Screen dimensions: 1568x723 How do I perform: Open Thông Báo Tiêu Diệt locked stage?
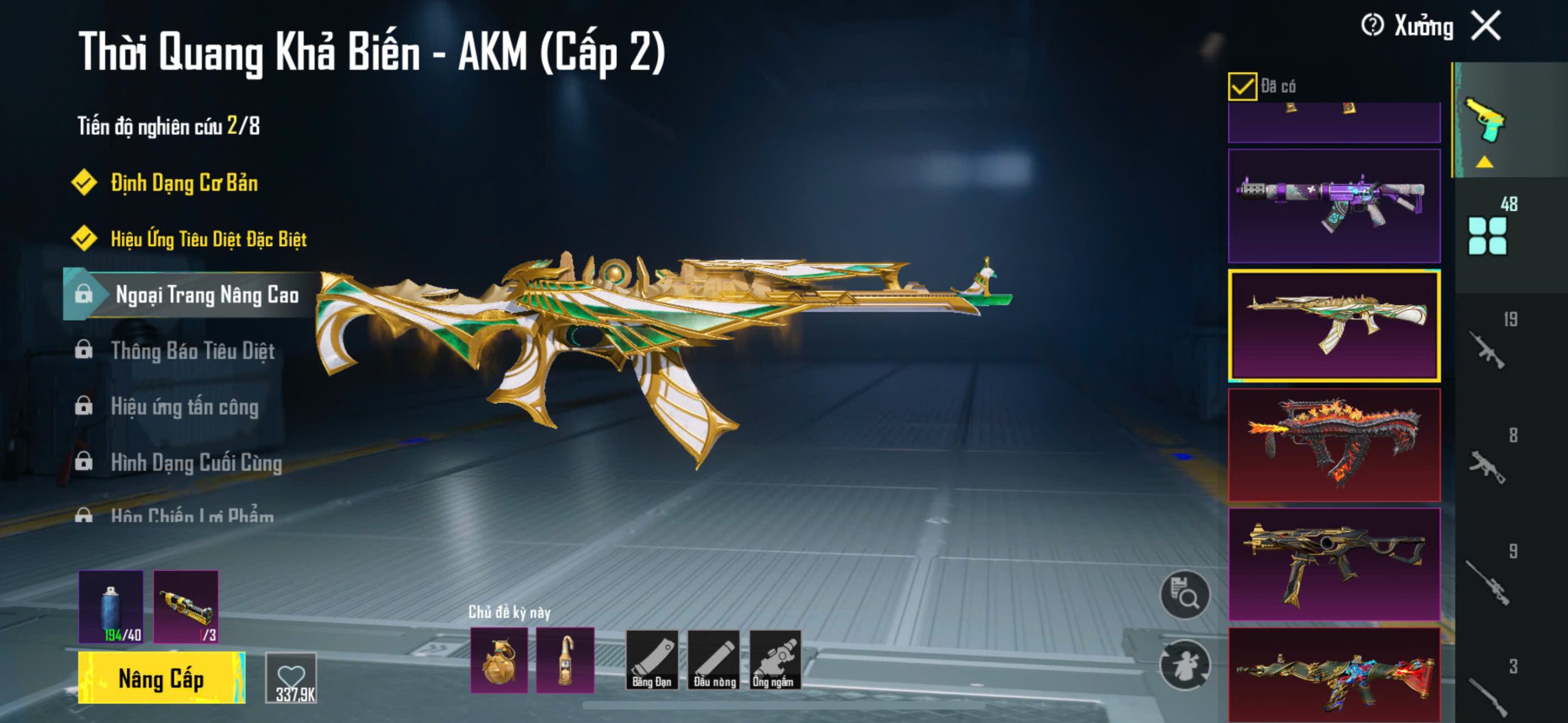(192, 351)
